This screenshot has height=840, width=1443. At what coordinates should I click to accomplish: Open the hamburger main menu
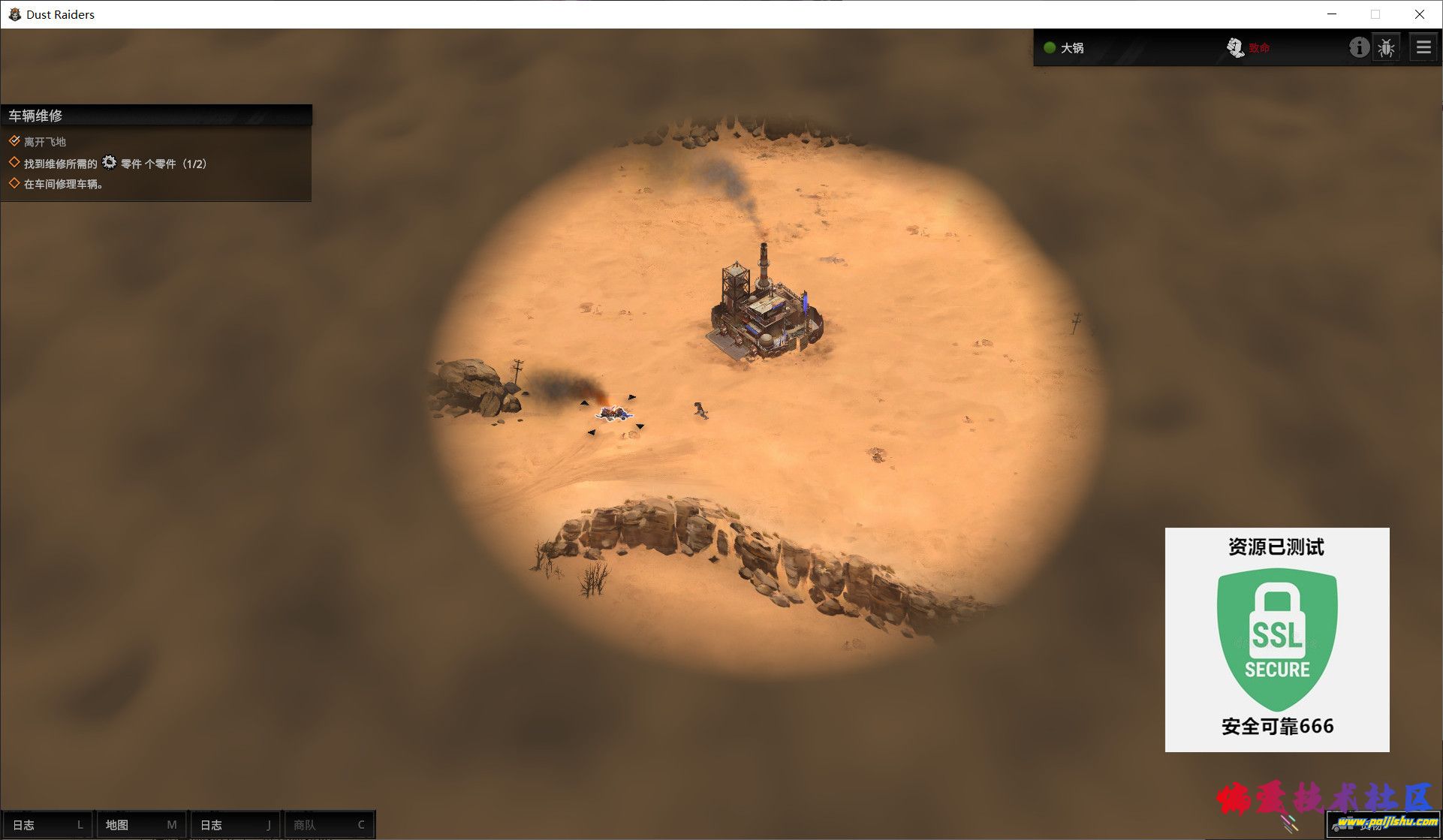pyautogui.click(x=1423, y=48)
